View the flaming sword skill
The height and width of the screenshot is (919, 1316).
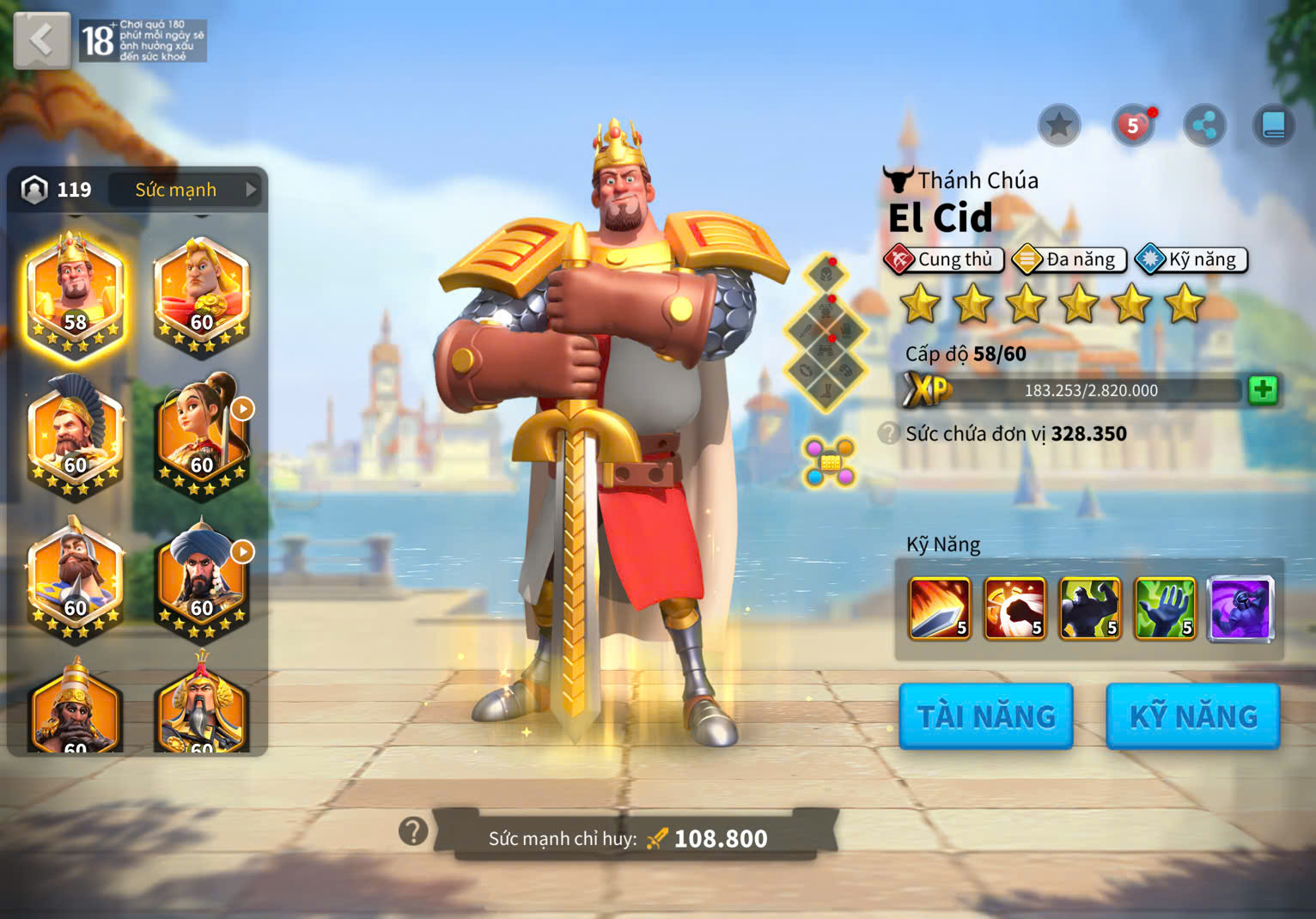[x=940, y=609]
